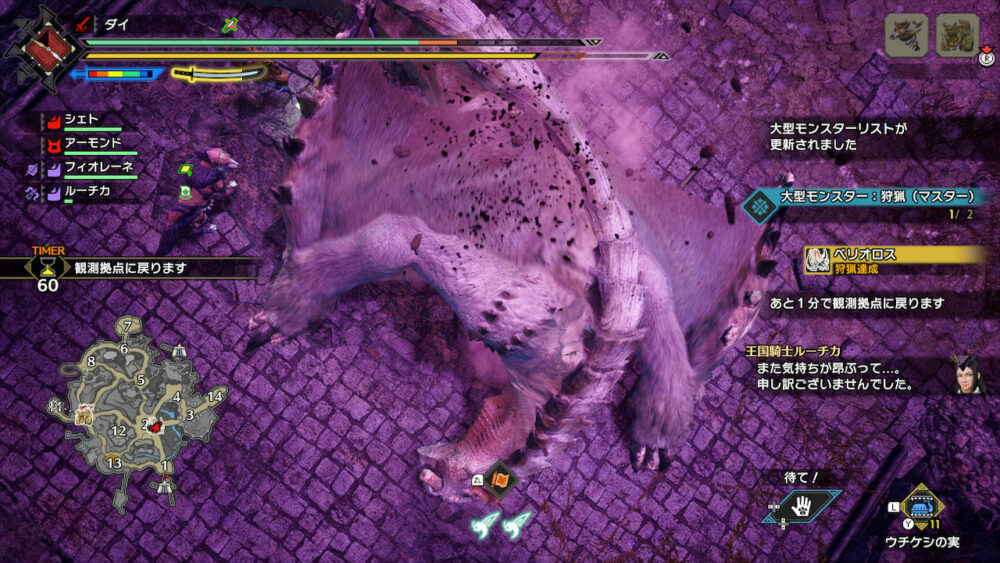Image resolution: width=1000 pixels, height=563 pixels.
Task: Select party member フィオレーネ in the list
Action: (x=98, y=167)
